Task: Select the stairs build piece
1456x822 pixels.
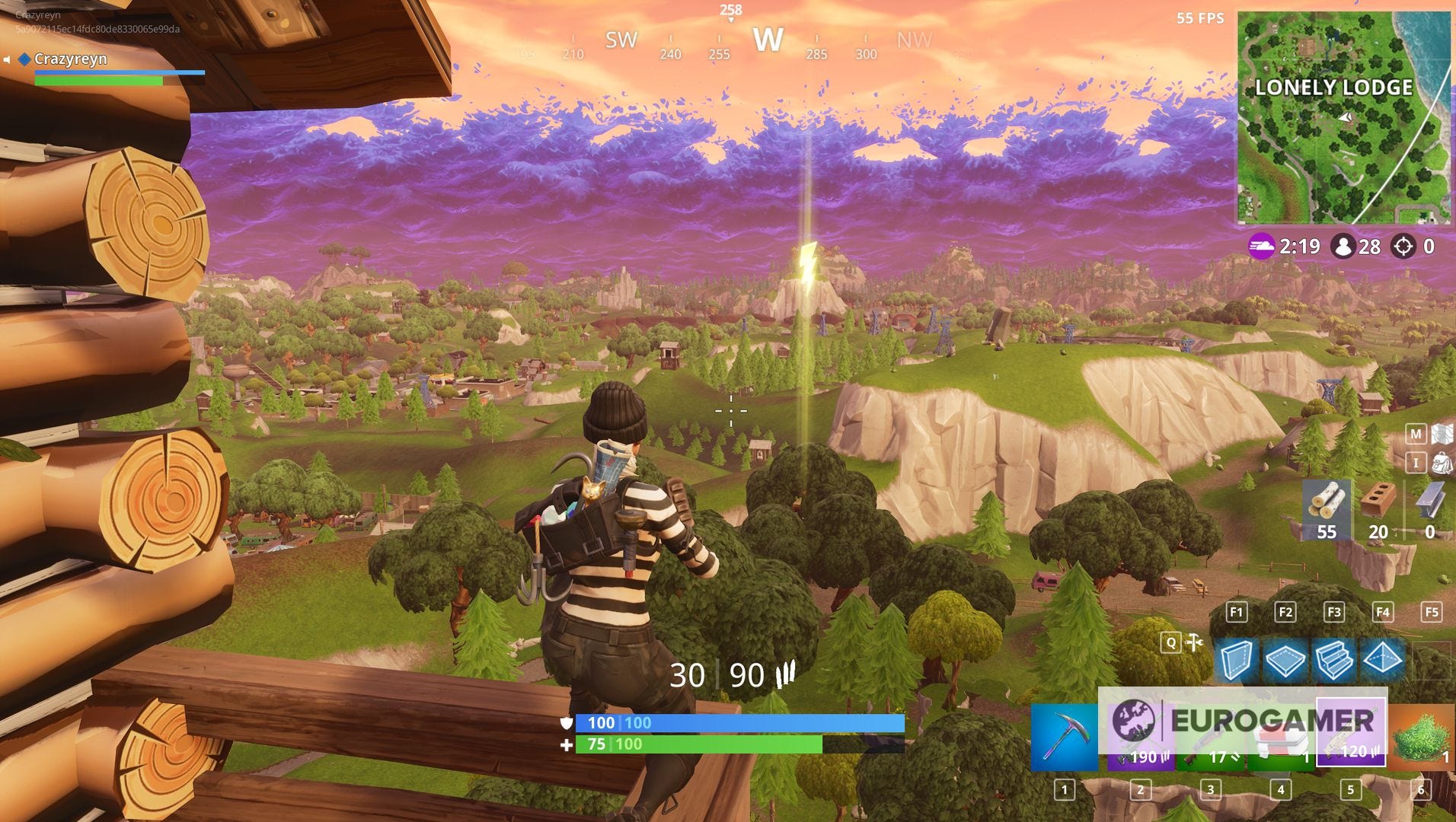Action: click(1336, 660)
